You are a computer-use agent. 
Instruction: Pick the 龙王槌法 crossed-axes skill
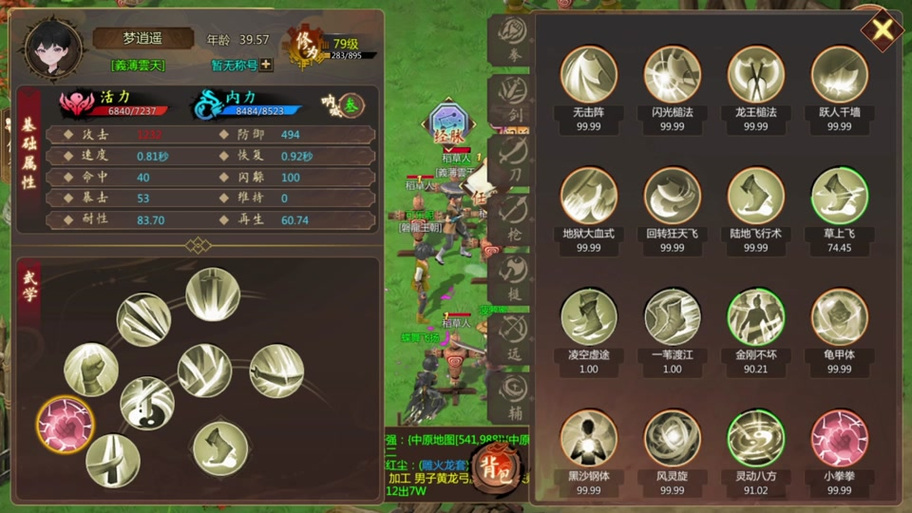(x=756, y=75)
